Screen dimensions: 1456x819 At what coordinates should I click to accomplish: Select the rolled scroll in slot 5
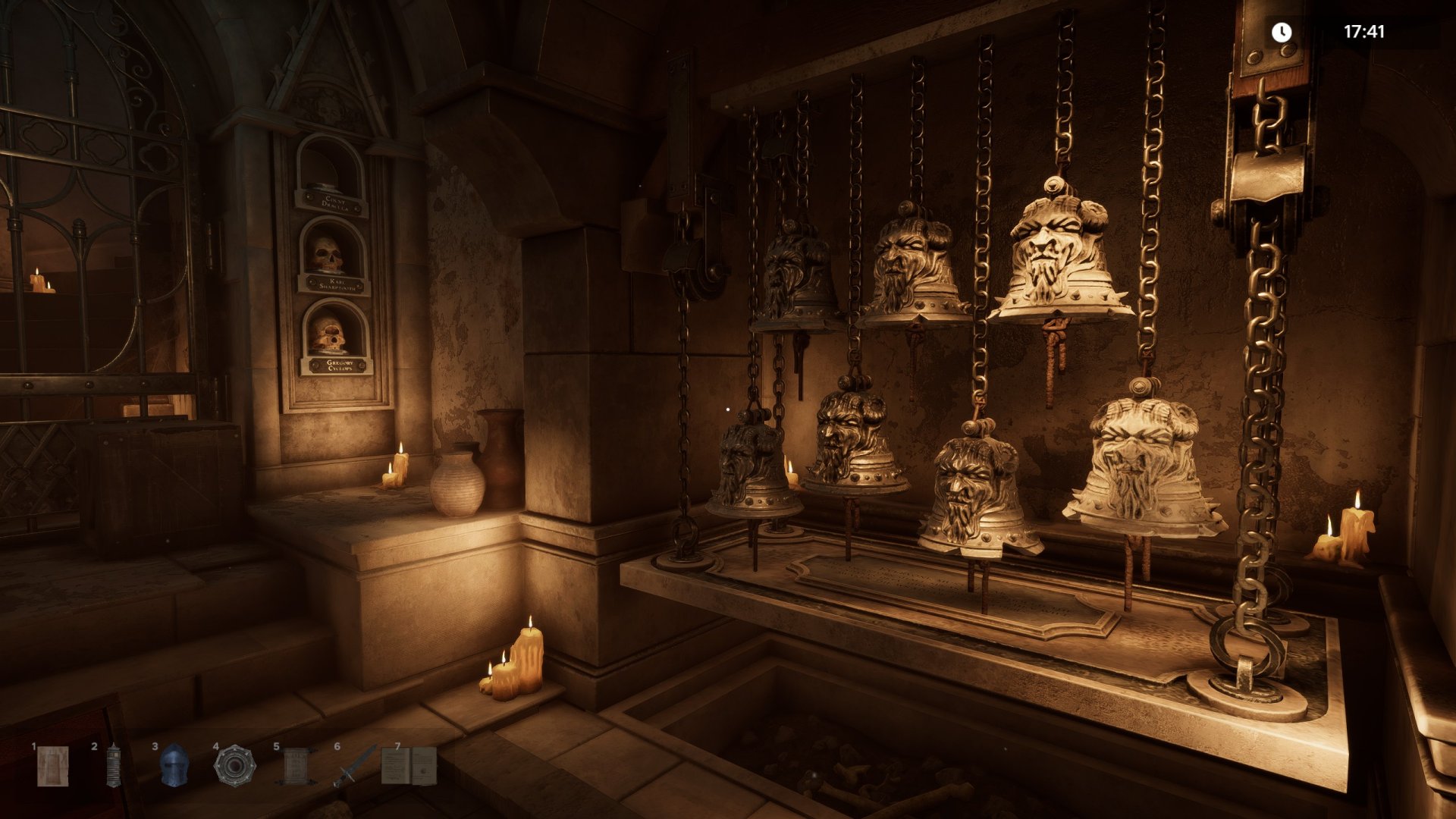(x=295, y=766)
